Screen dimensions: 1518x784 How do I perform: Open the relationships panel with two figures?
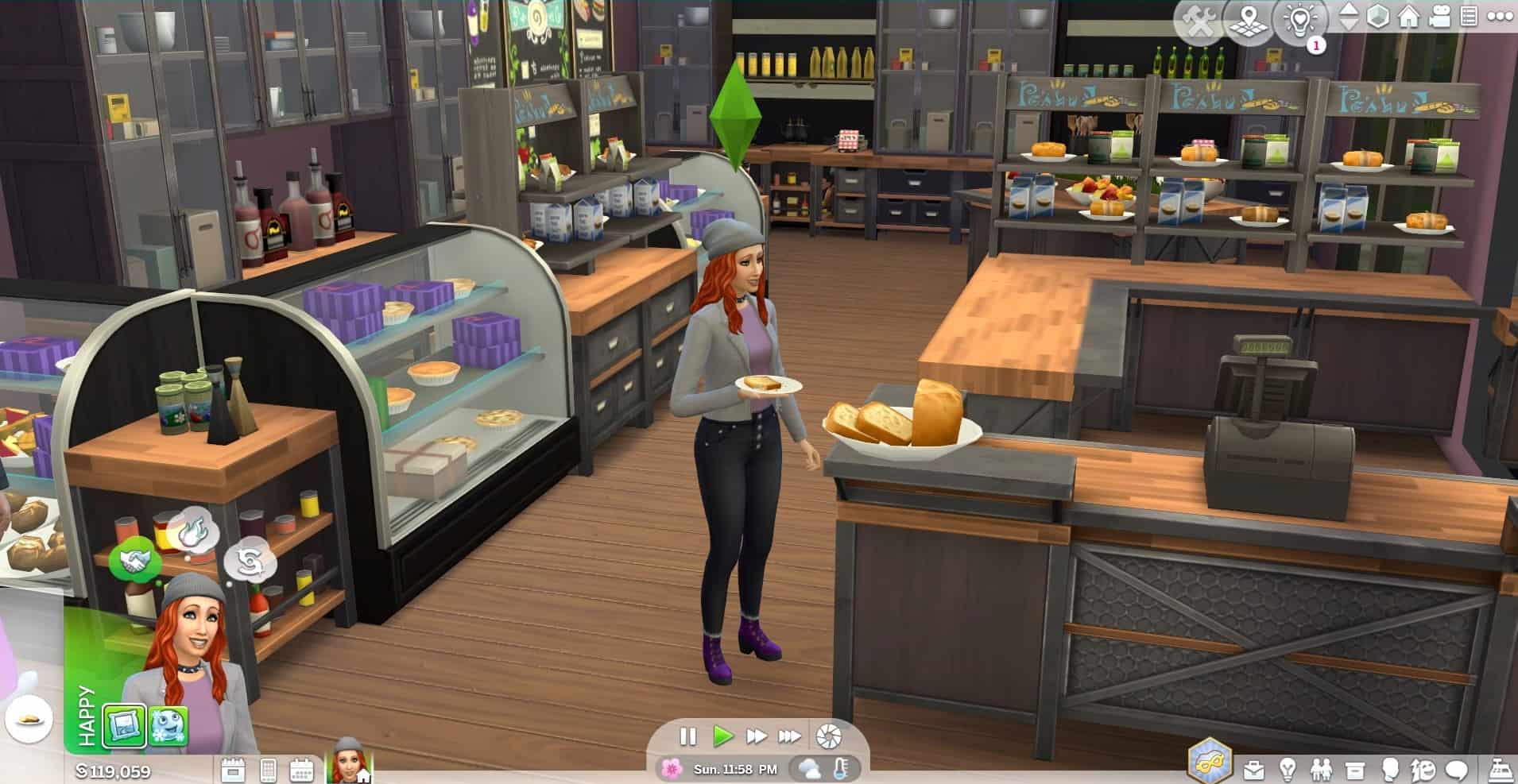pyautogui.click(x=1321, y=769)
